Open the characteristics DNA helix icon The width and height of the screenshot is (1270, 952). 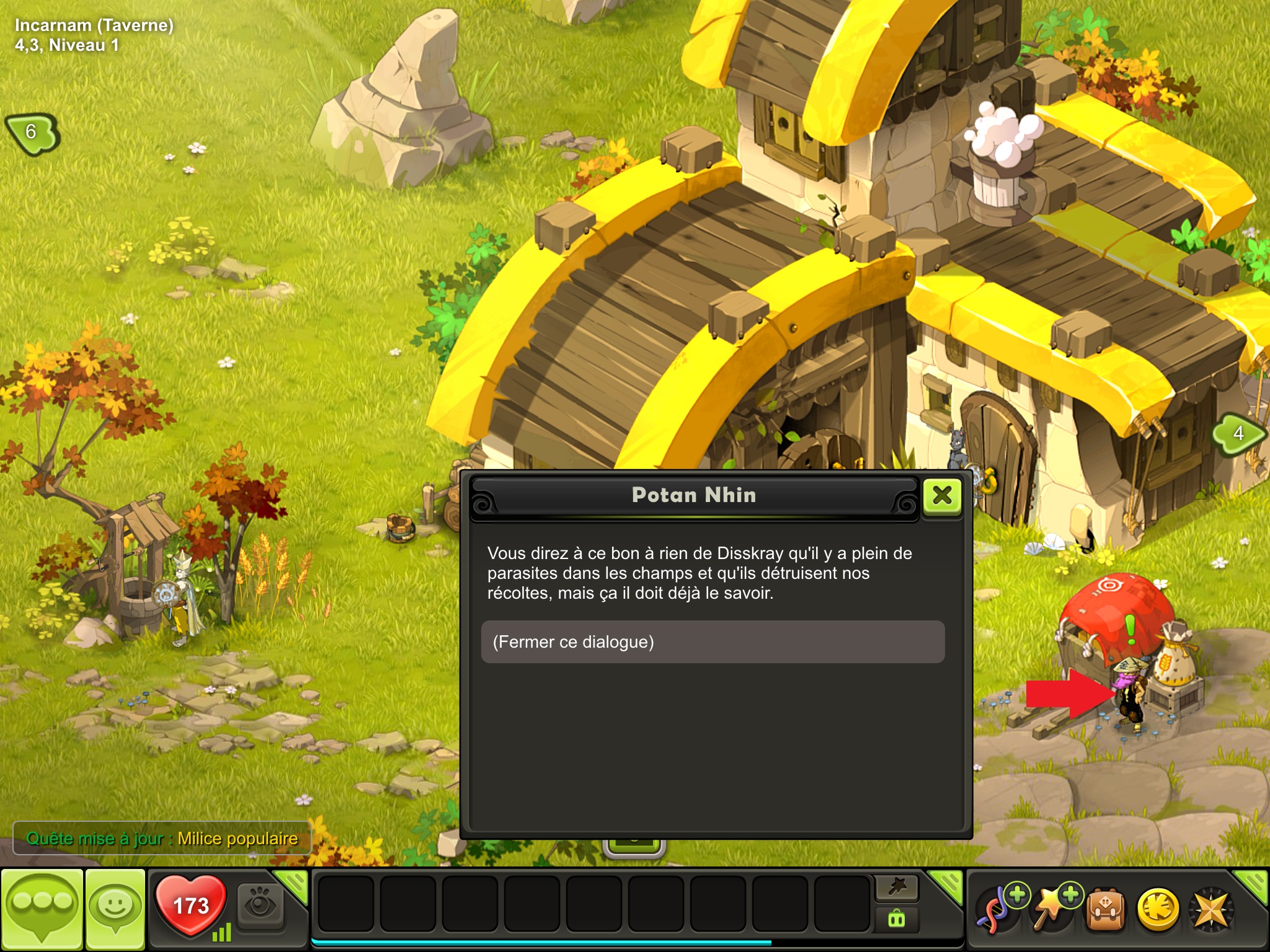point(997,910)
